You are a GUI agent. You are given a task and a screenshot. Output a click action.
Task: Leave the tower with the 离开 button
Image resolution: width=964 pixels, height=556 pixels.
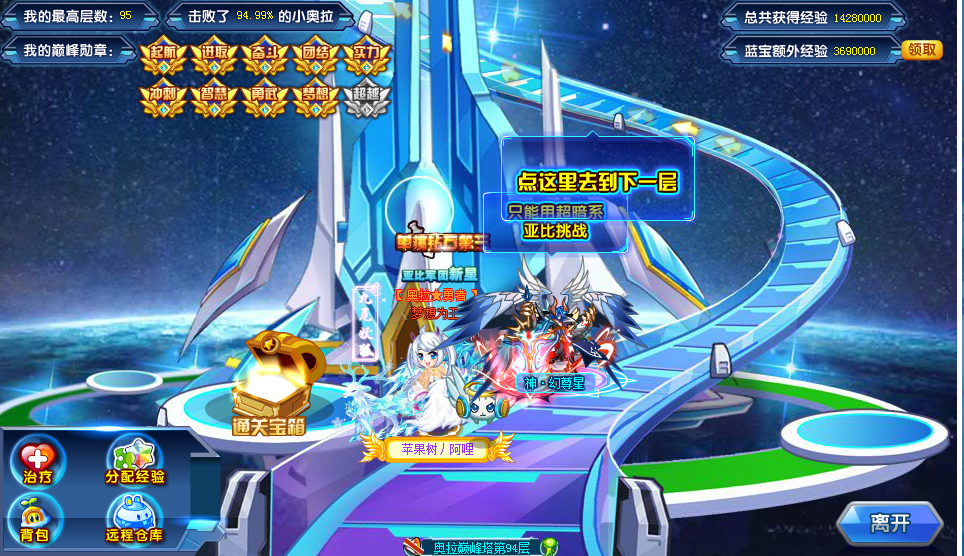889,523
